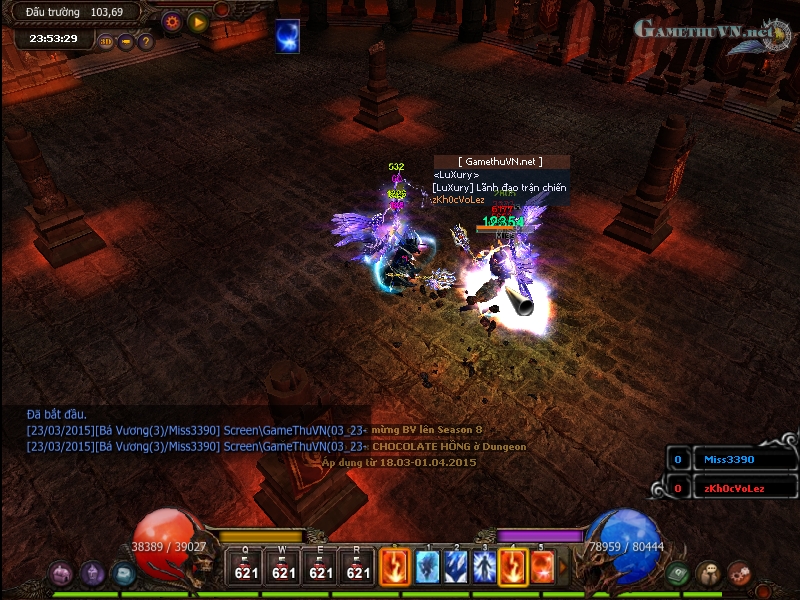Viewport: 800px width, 600px height.
Task: Select the Miss3390 player row
Action: (735, 460)
